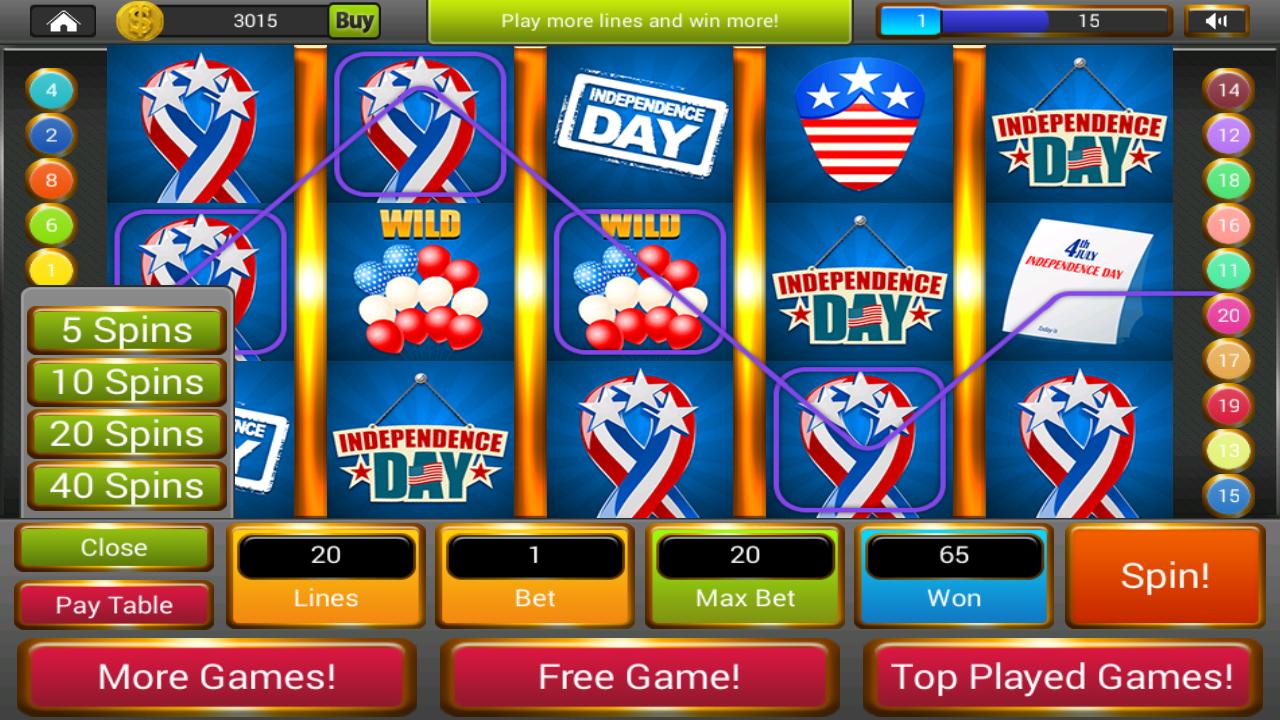Viewport: 1280px width, 720px height.
Task: Choose the 40 Spins option
Action: (x=126, y=487)
